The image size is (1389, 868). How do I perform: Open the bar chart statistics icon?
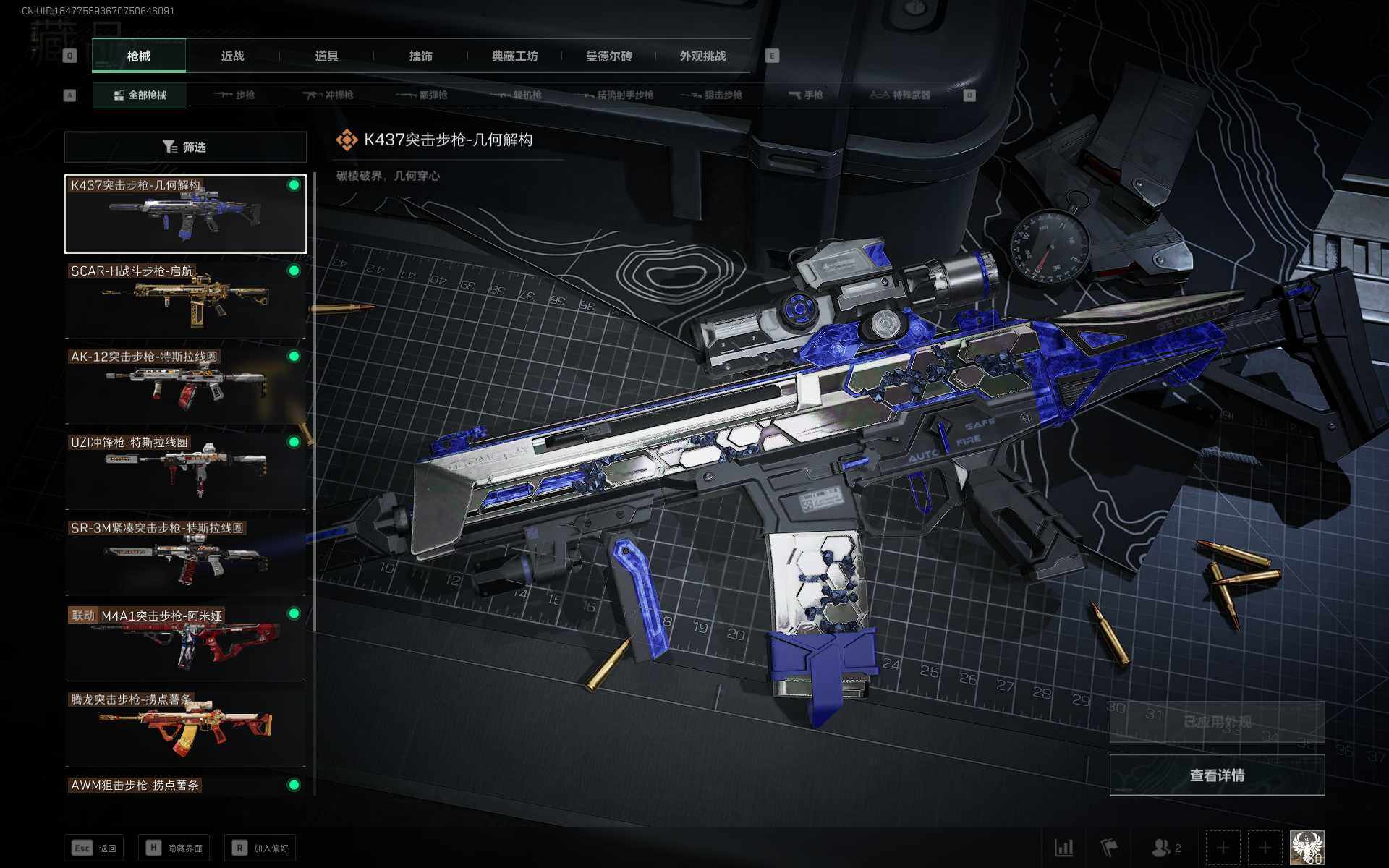click(x=1063, y=848)
